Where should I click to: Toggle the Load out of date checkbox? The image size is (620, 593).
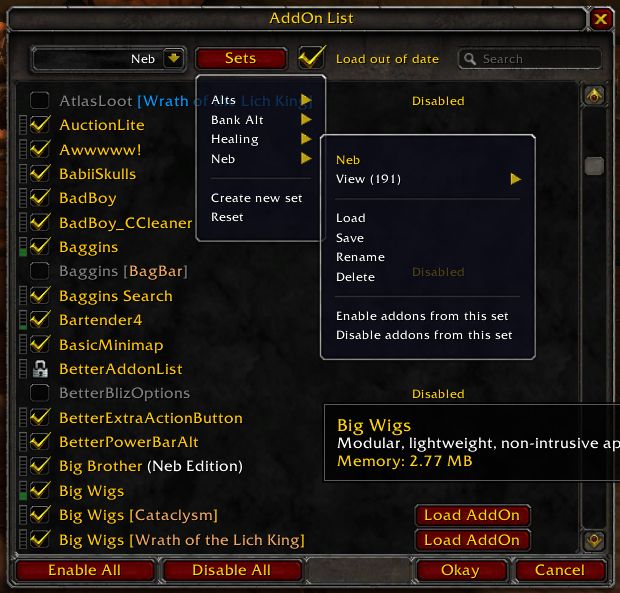[312, 58]
